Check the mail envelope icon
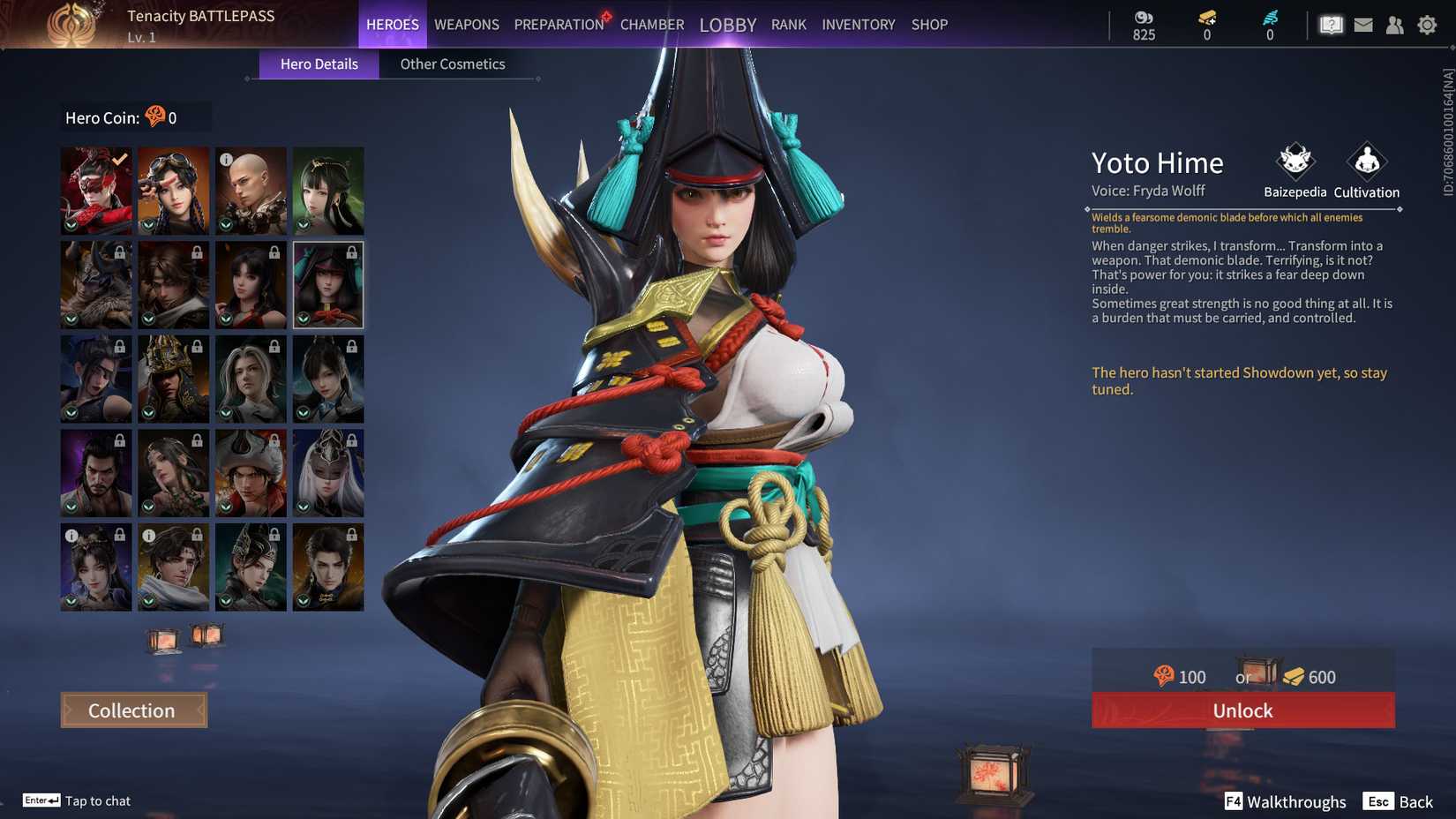Screen dimensions: 1456x819 tap(1363, 25)
